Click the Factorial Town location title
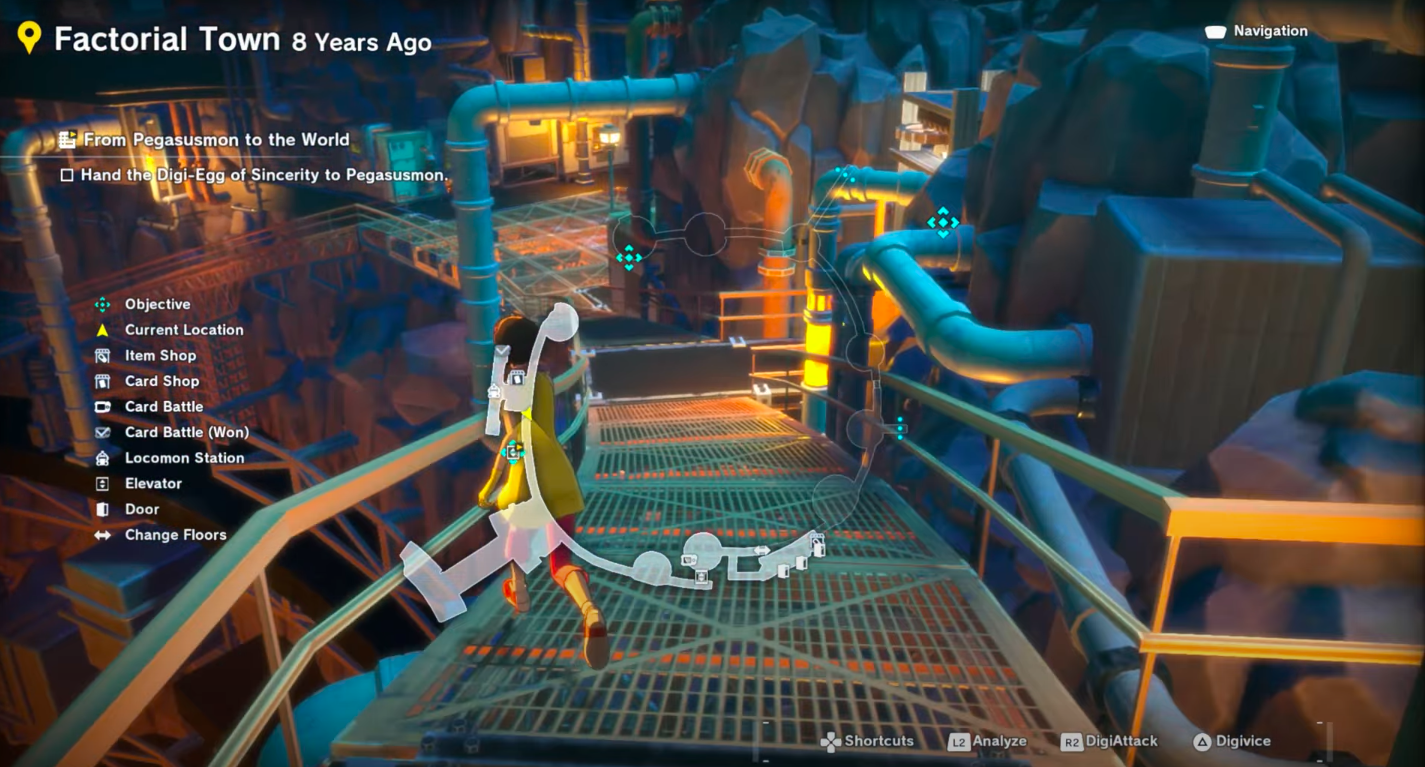 pyautogui.click(x=166, y=39)
